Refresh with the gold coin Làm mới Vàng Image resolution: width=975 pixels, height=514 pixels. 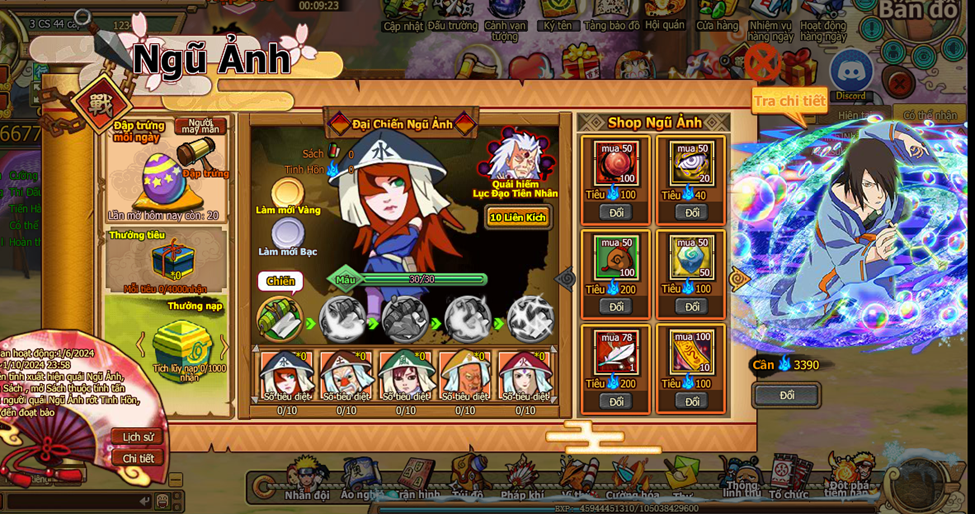point(288,193)
